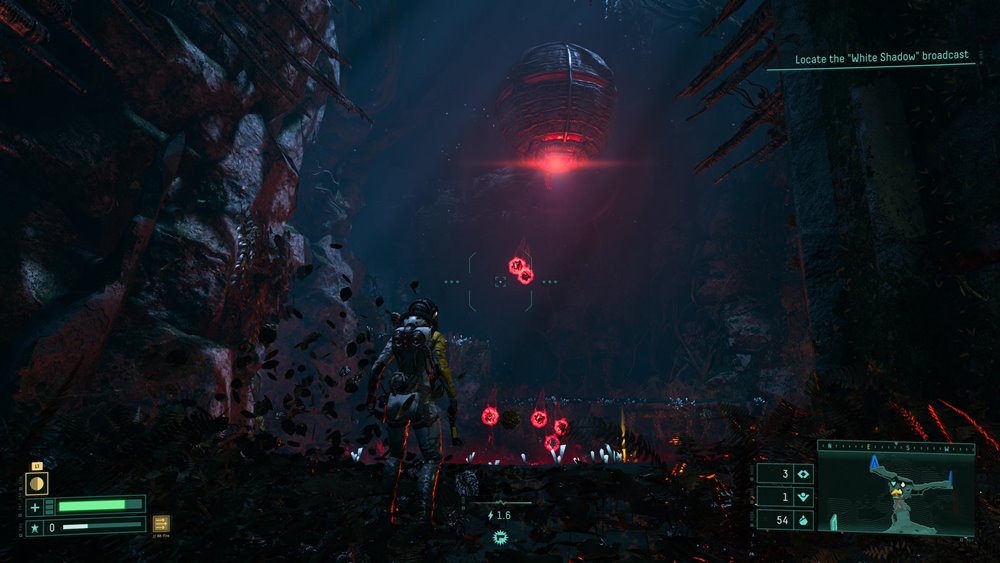Click the compass strip above the minimap
1000x563 pixels.
895,447
